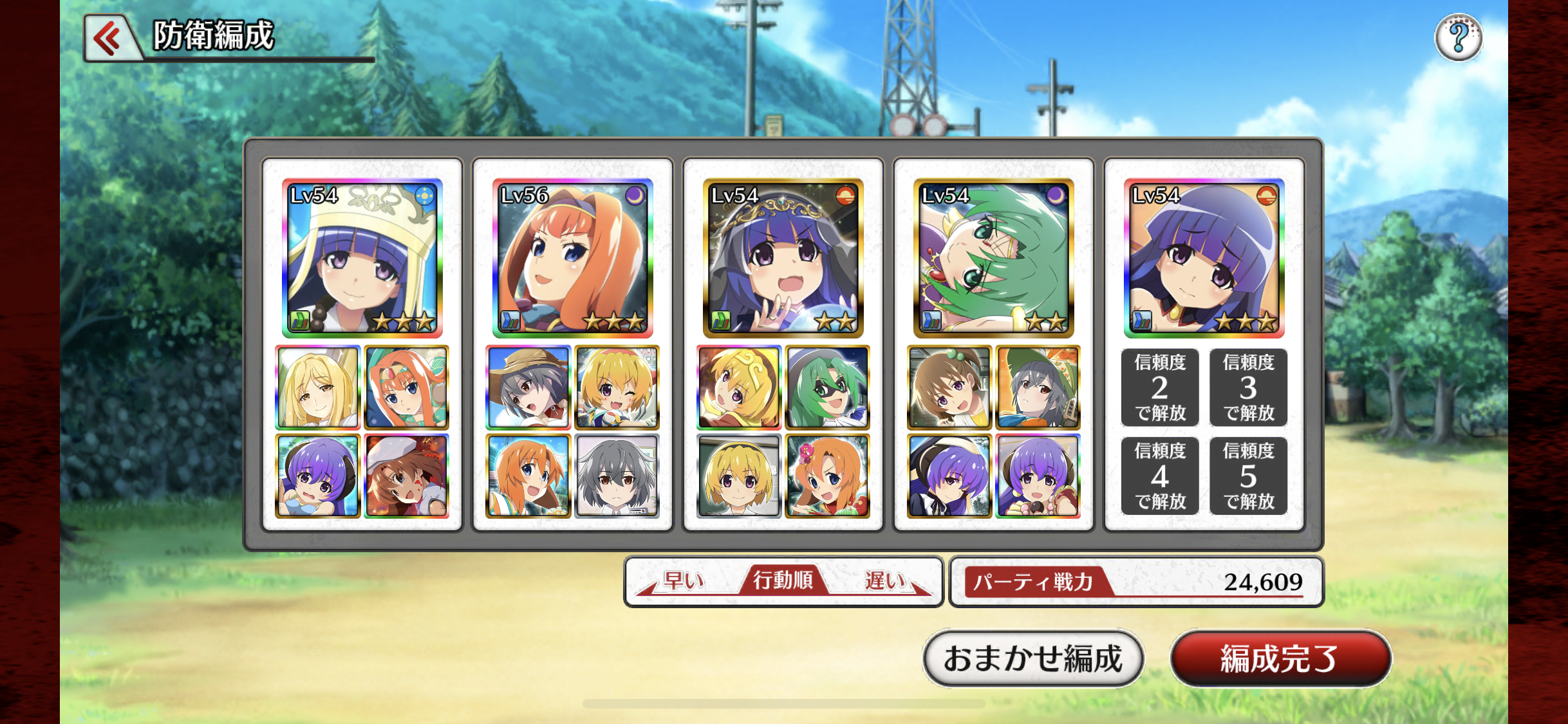Tap the locked 信頼度 5 で解放 slot
The image size is (1568, 724).
click(x=1248, y=476)
